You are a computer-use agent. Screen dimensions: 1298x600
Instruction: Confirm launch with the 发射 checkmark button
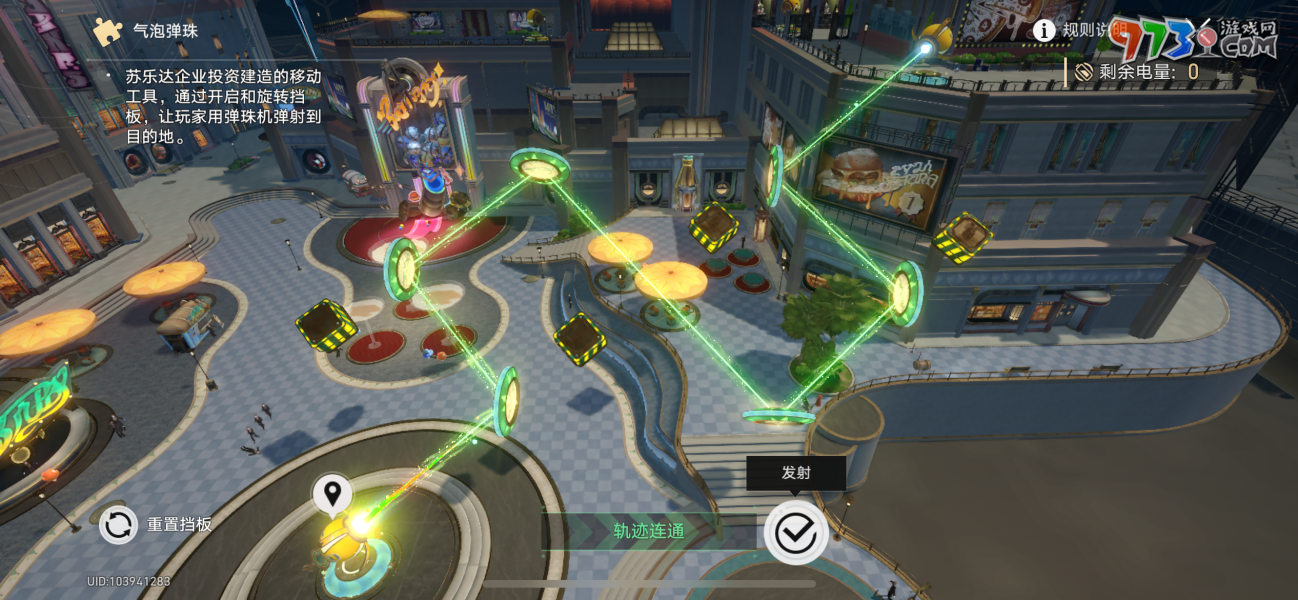coord(795,533)
